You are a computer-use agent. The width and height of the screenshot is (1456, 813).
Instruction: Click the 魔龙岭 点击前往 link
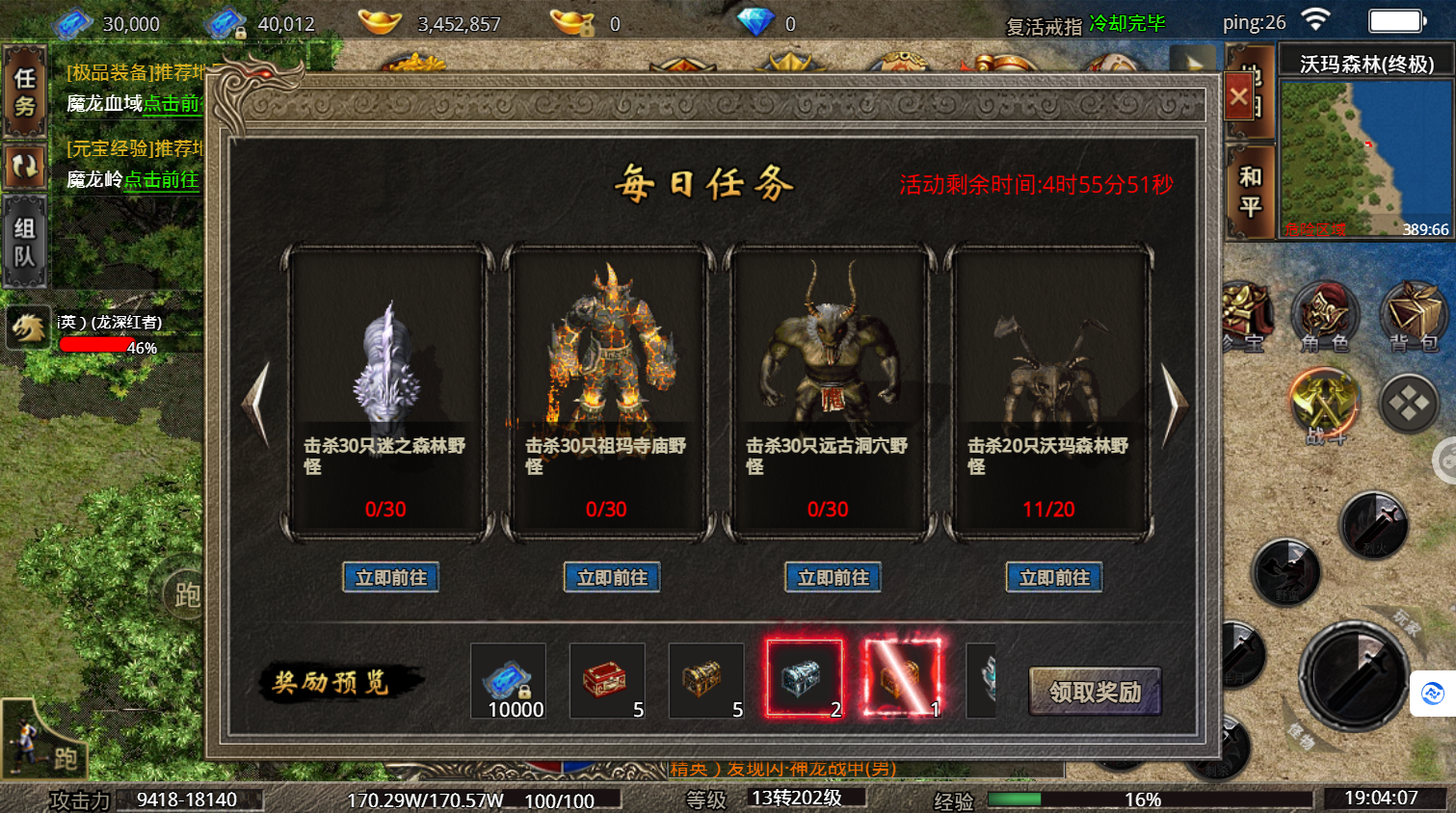(161, 180)
